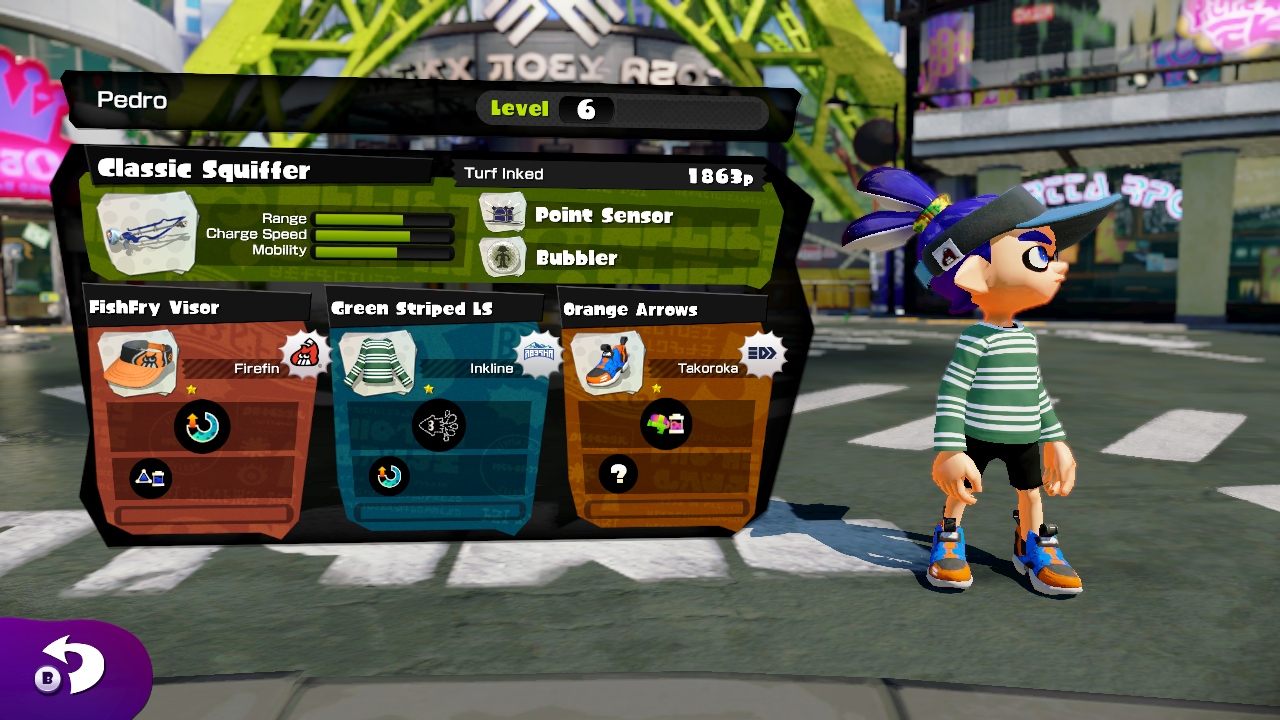Click the Takoroka brand badge
The width and height of the screenshot is (1280, 720).
[x=764, y=352]
